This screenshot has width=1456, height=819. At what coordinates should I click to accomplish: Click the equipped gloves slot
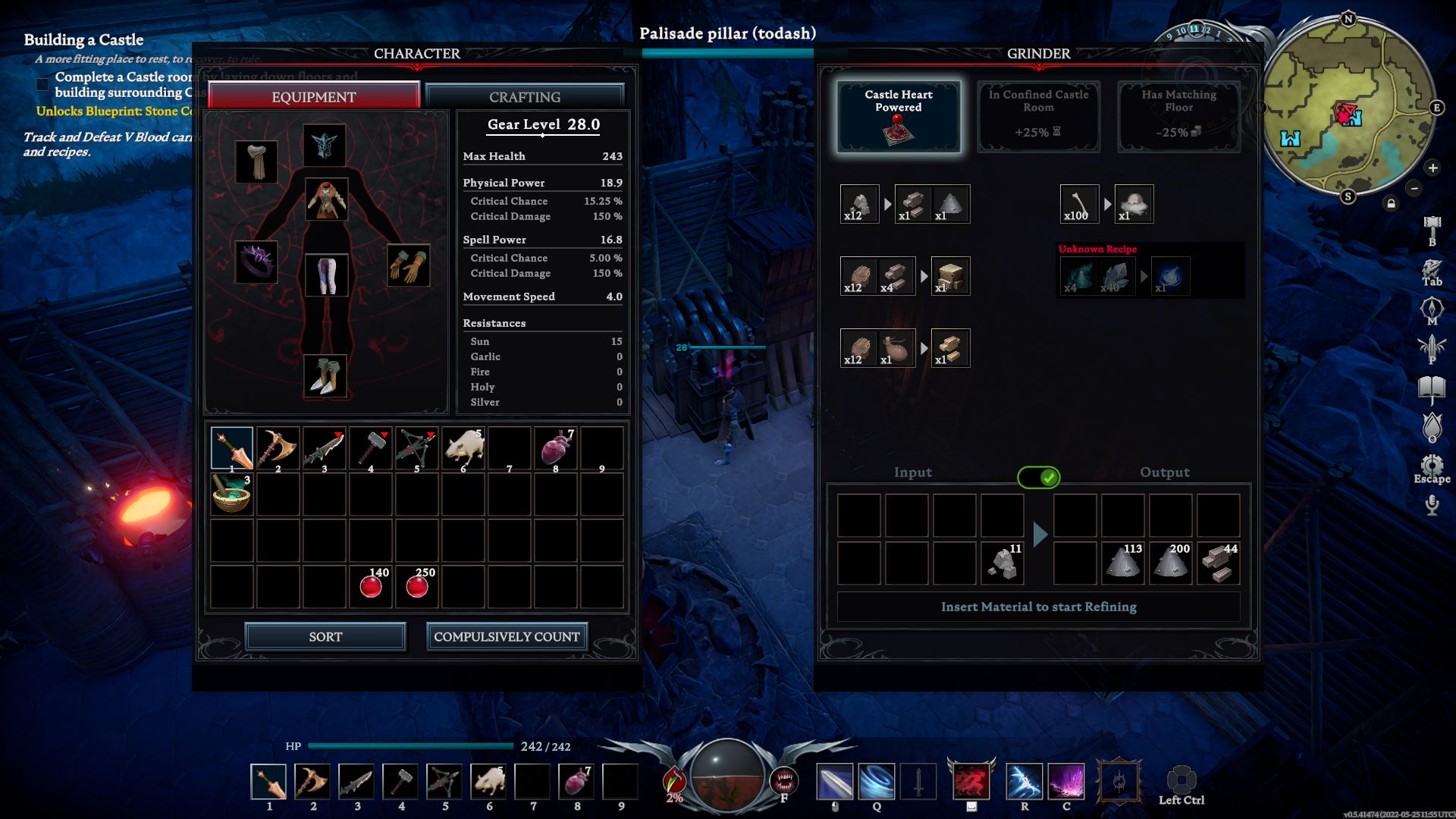(409, 265)
